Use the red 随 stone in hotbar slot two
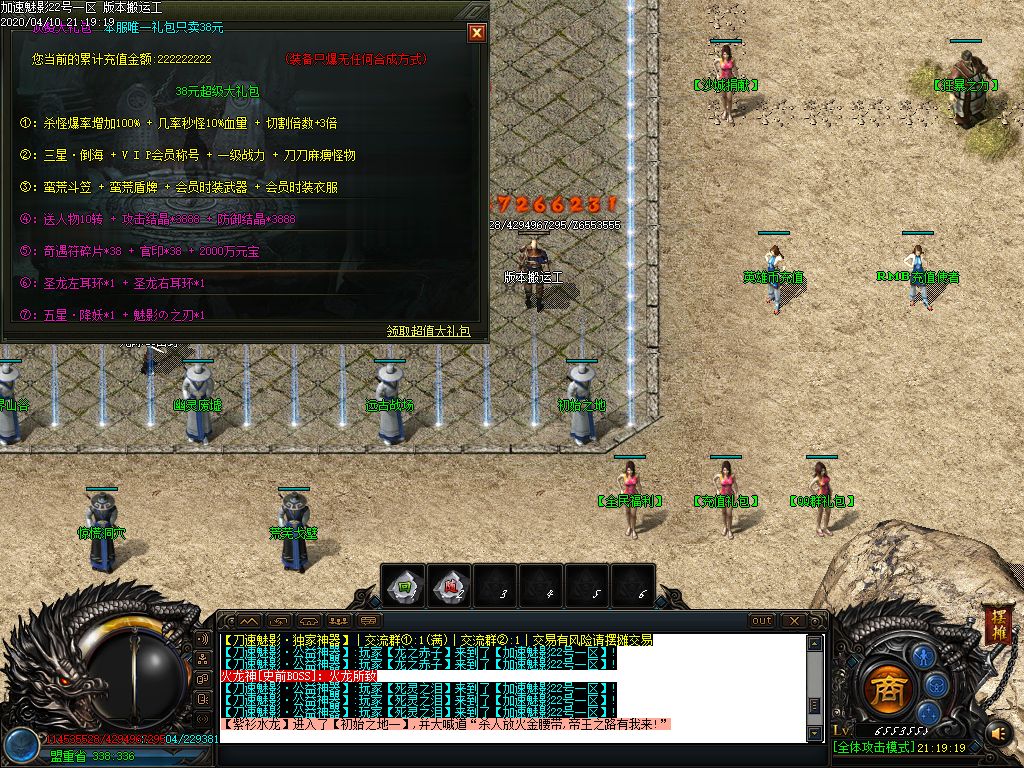This screenshot has width=1024, height=768. pyautogui.click(x=450, y=587)
